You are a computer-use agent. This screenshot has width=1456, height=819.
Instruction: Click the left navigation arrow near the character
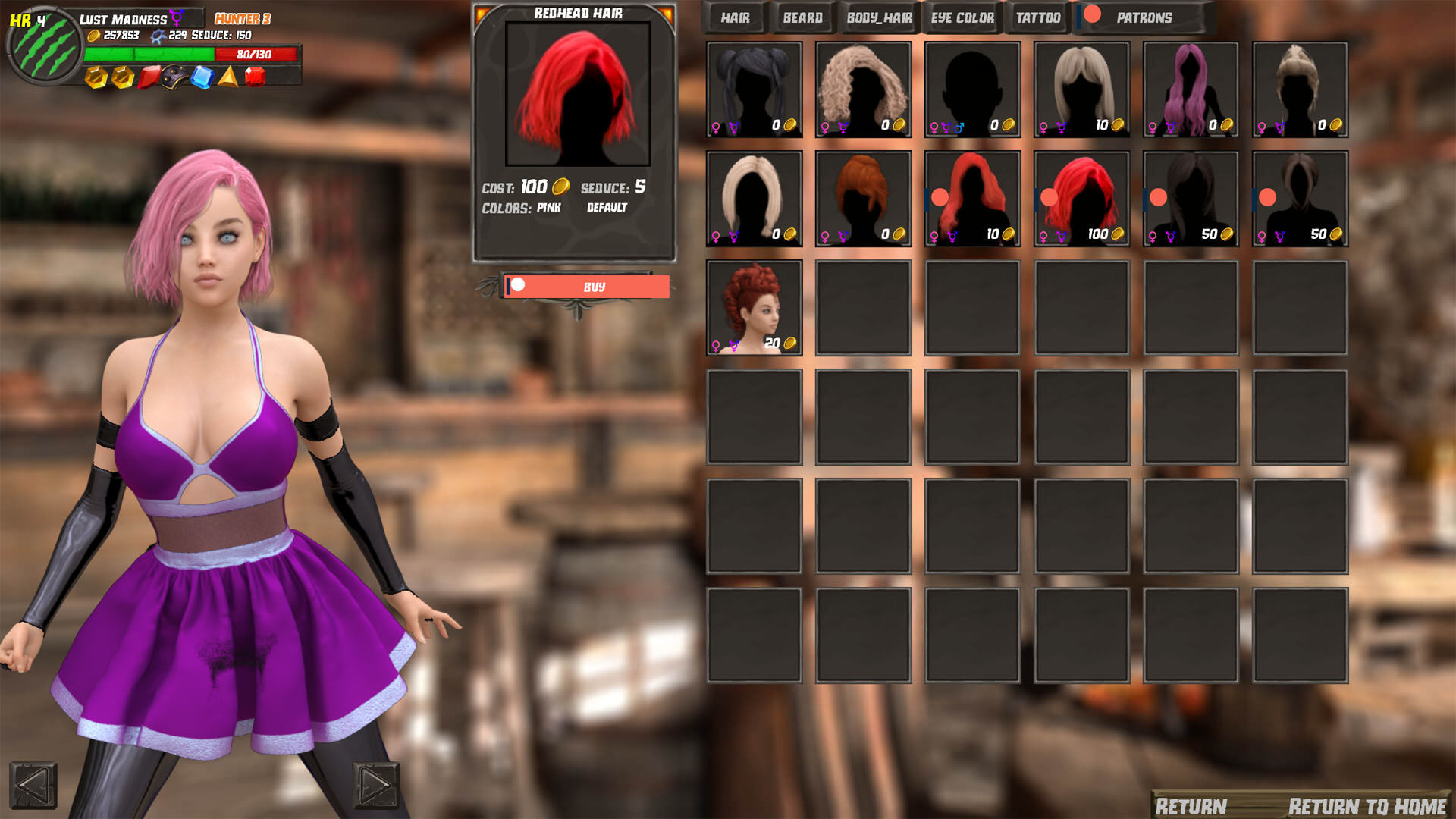coord(34,789)
